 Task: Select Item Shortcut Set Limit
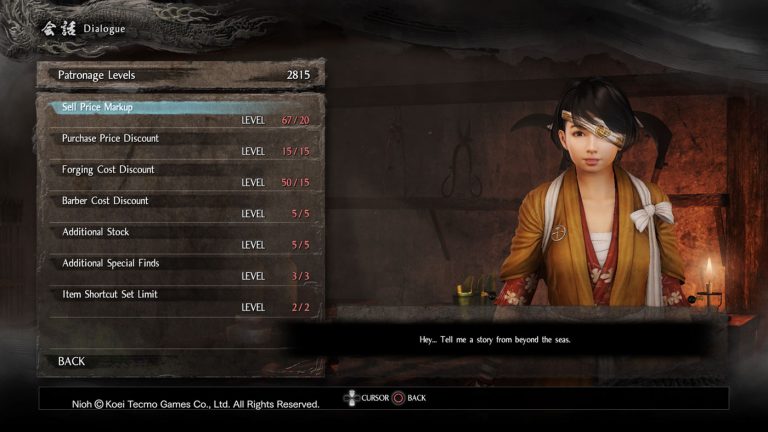pyautogui.click(x=180, y=299)
